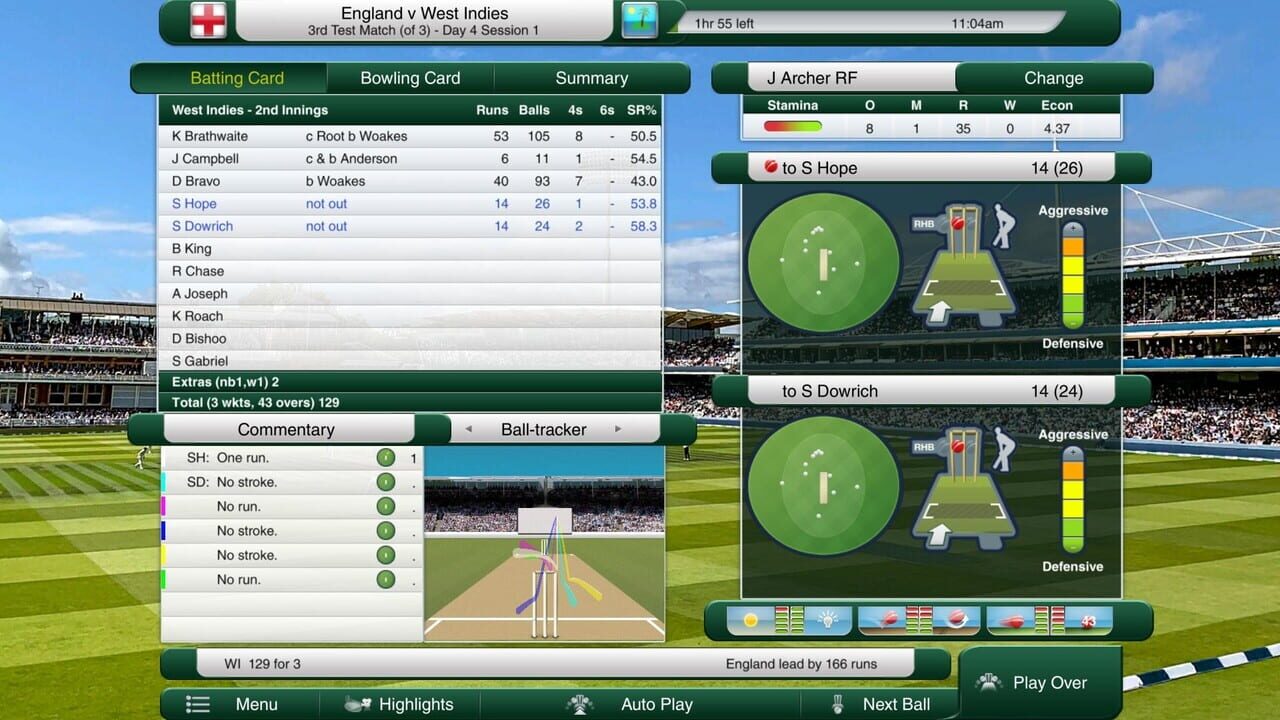Click the Next Ball hand icon

[837, 704]
